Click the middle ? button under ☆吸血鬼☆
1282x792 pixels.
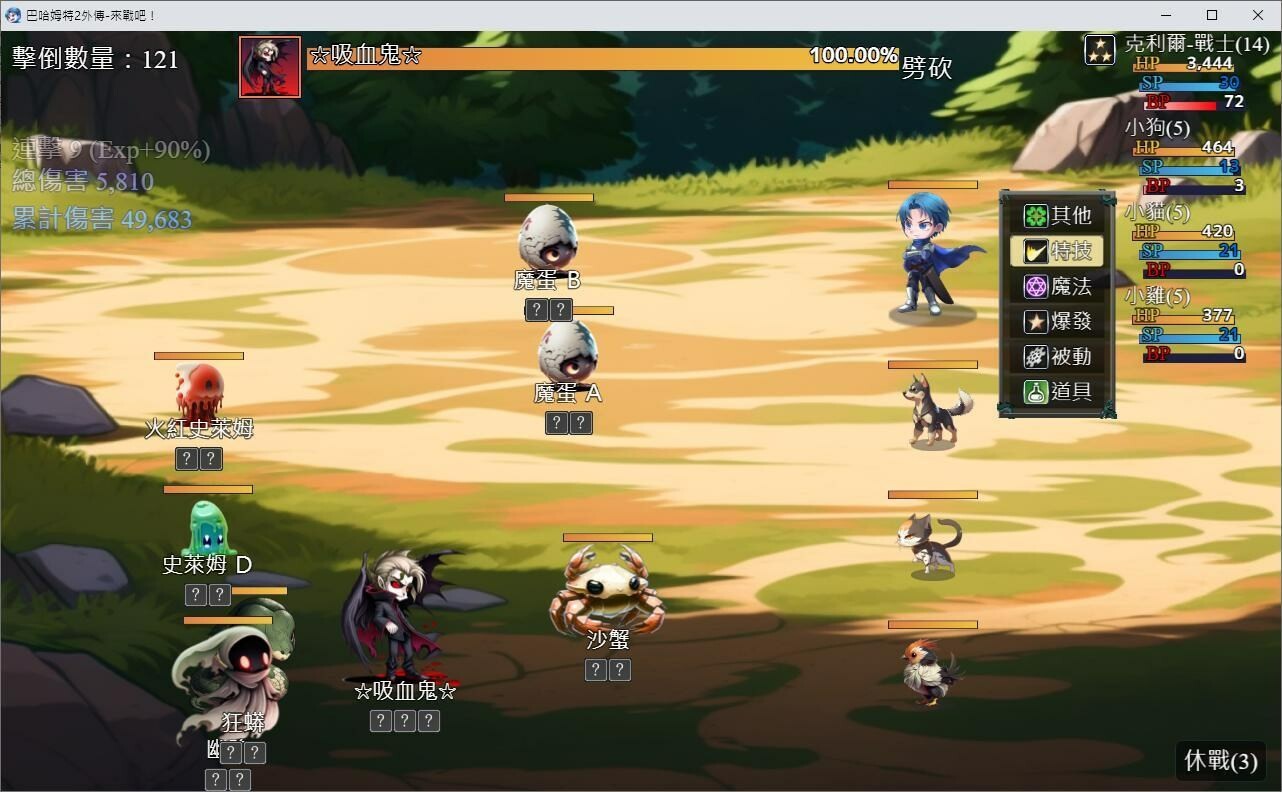404,720
